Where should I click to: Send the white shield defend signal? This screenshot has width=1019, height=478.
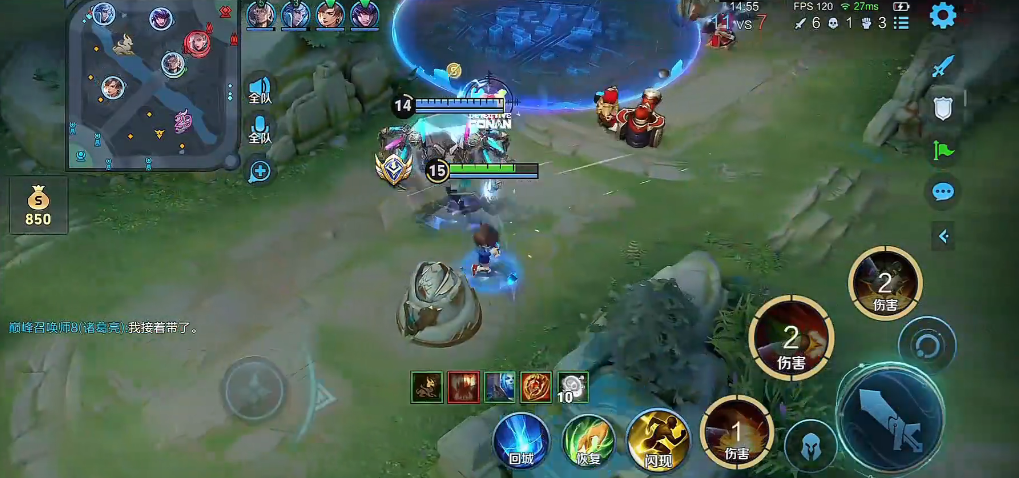coord(942,108)
